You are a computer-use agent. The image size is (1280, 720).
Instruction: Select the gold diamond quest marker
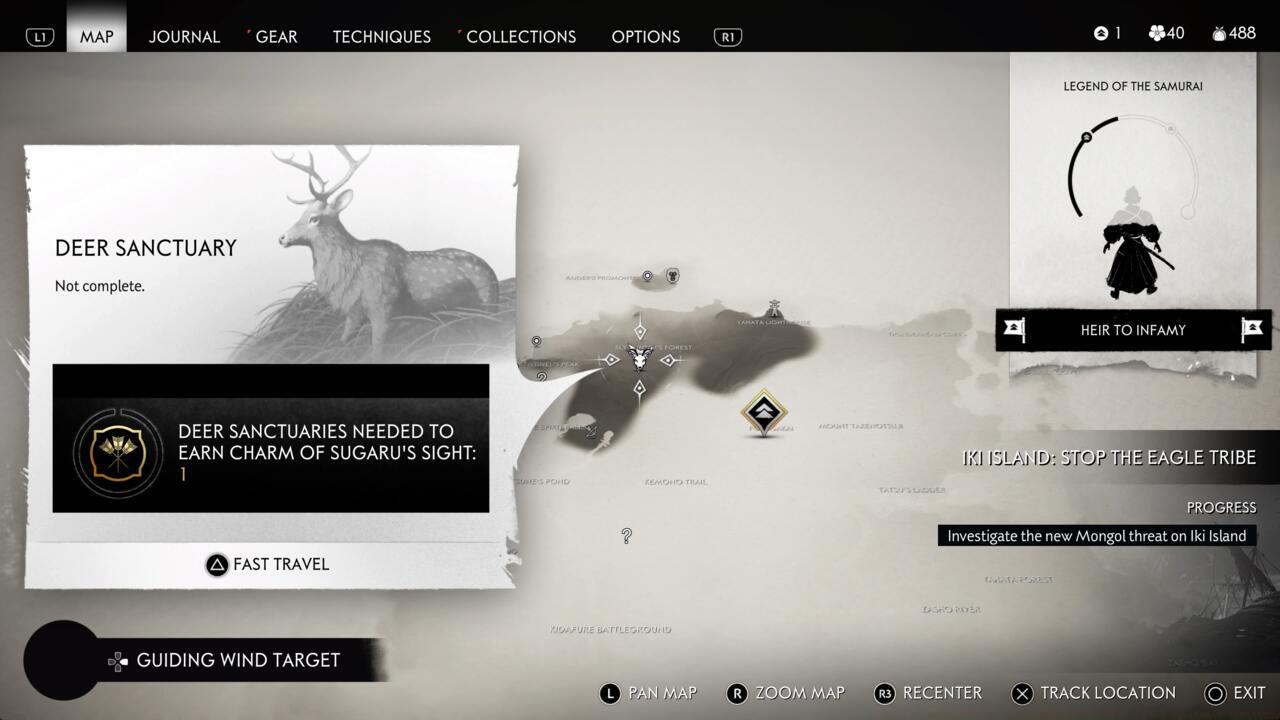764,412
